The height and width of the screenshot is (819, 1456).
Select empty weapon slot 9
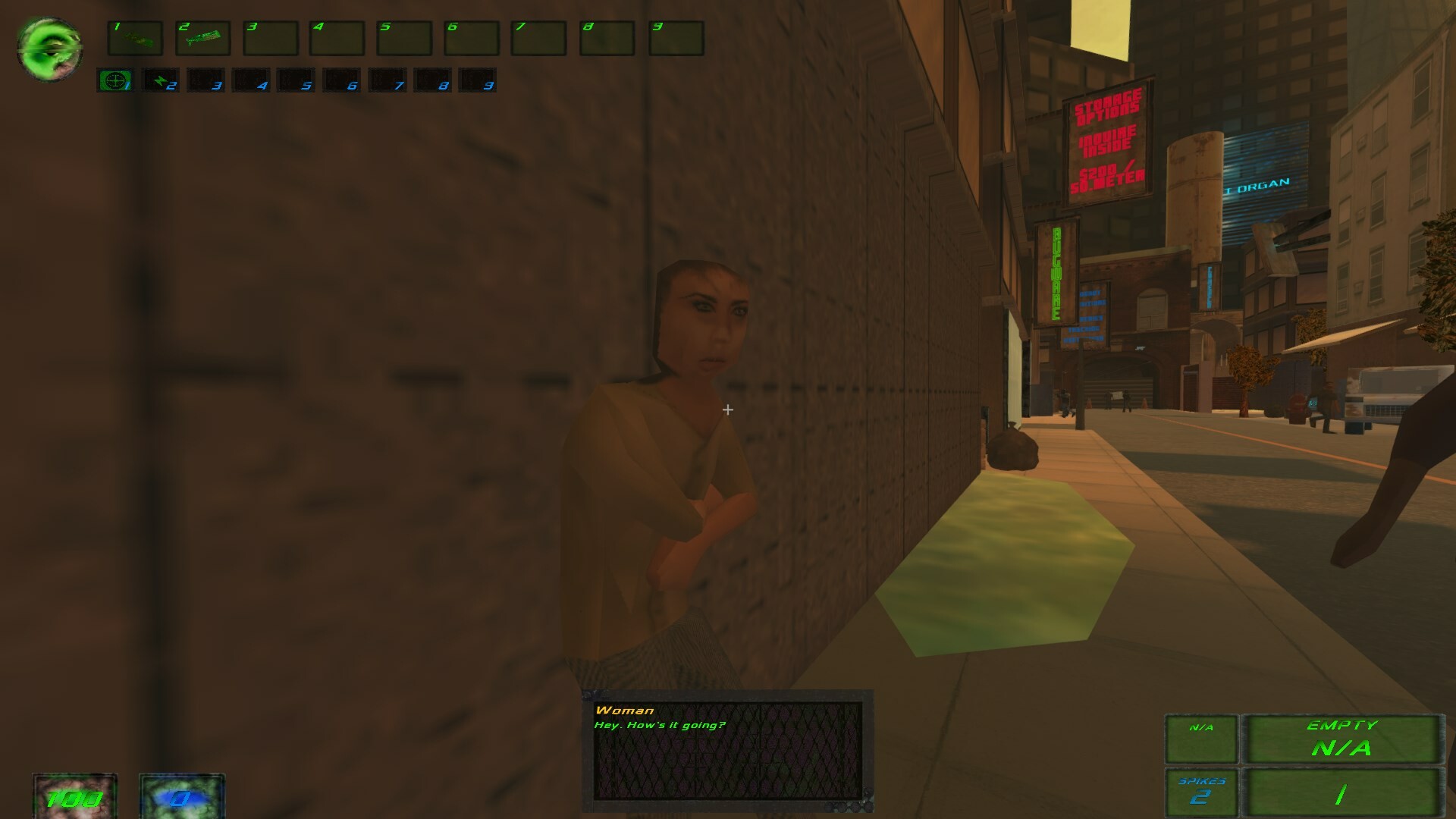(676, 39)
